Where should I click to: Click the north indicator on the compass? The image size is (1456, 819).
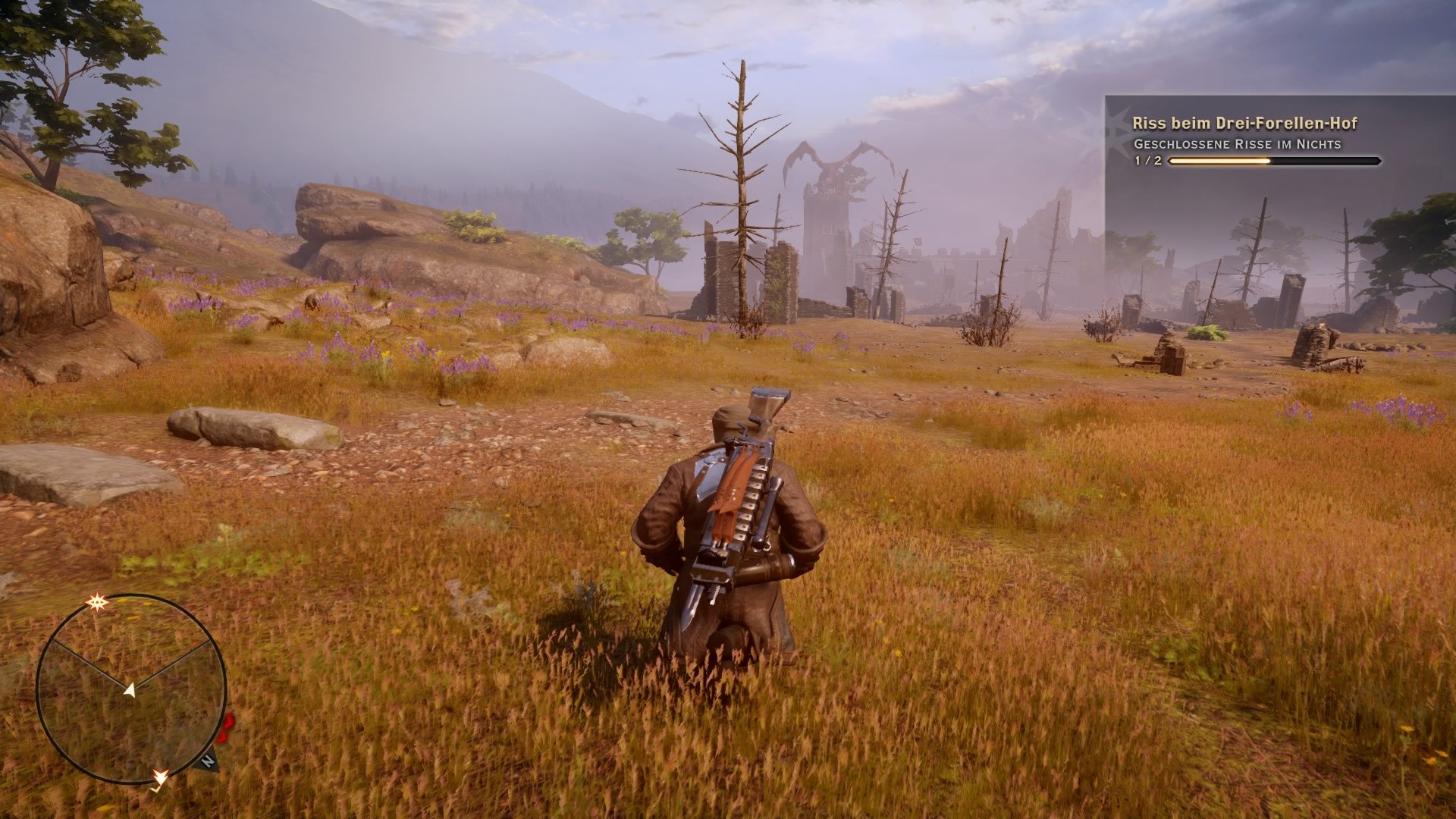(208, 760)
